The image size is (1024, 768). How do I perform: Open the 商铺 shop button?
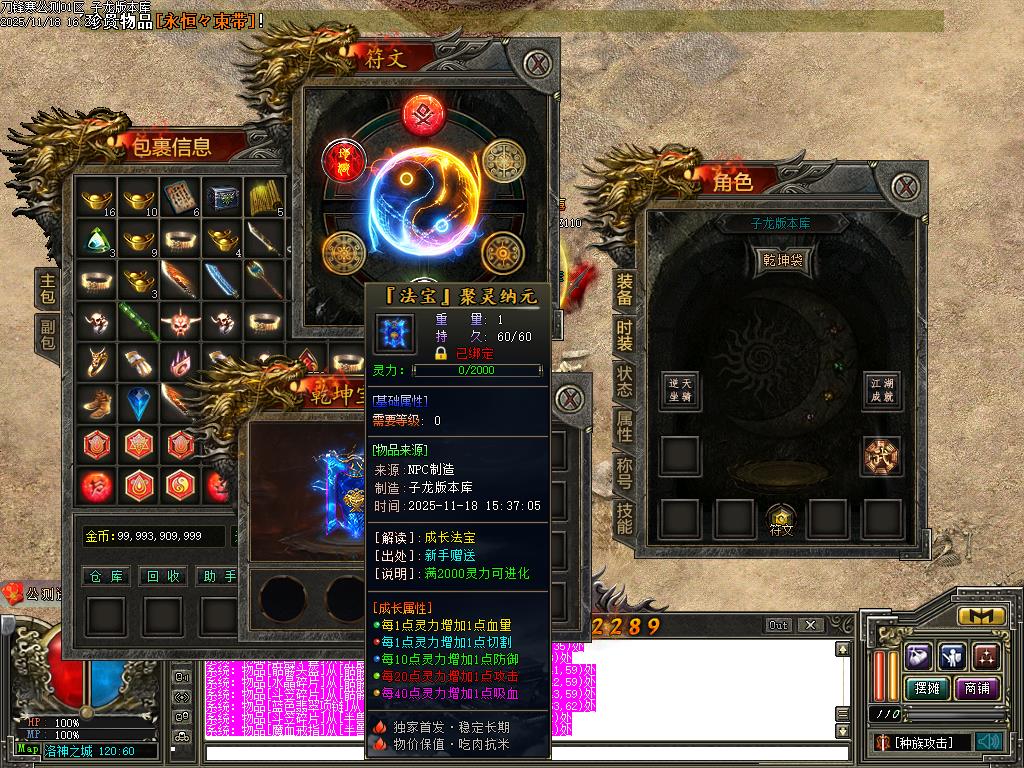click(x=978, y=688)
